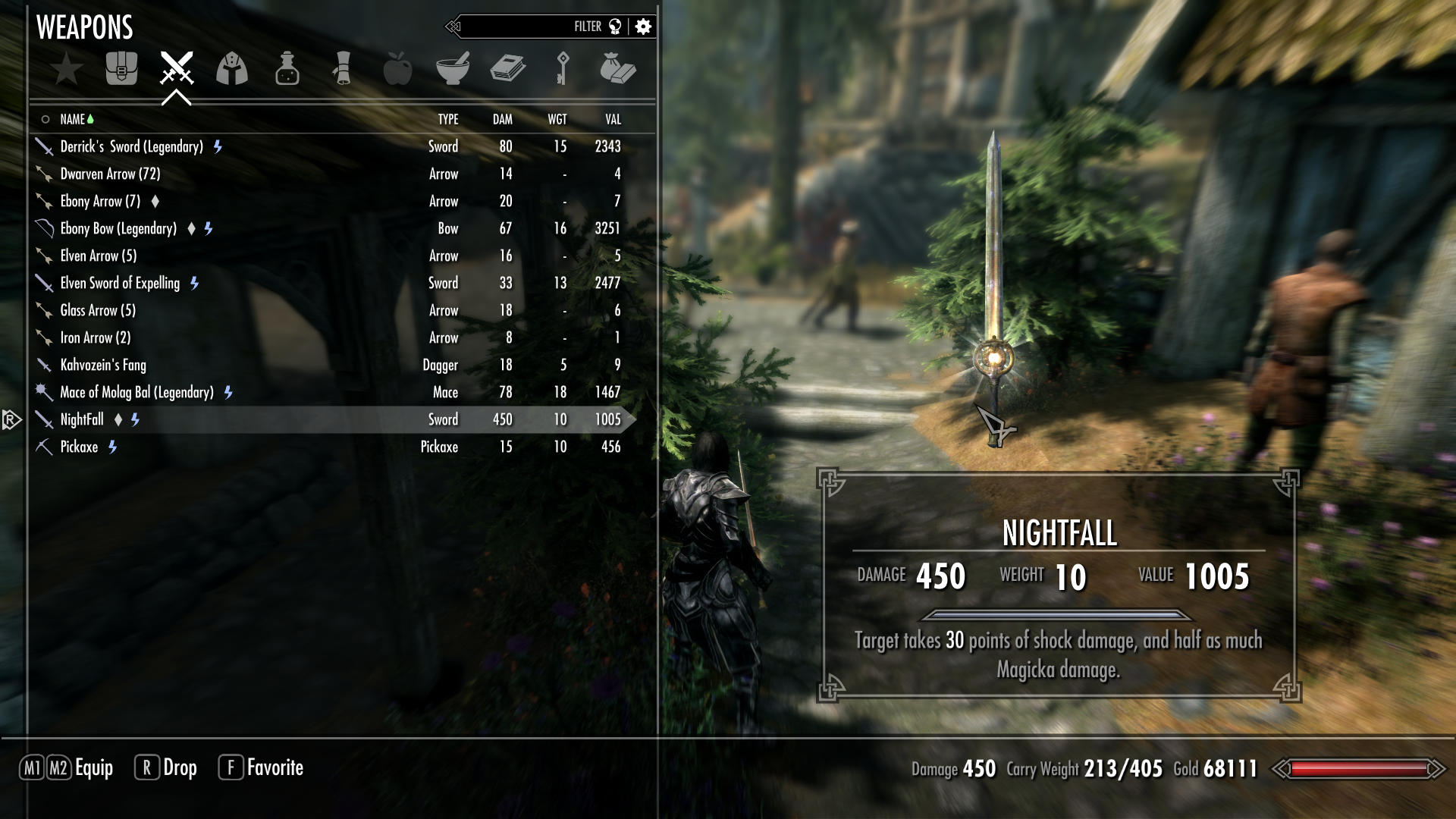Open the Favorites star category

(67, 69)
